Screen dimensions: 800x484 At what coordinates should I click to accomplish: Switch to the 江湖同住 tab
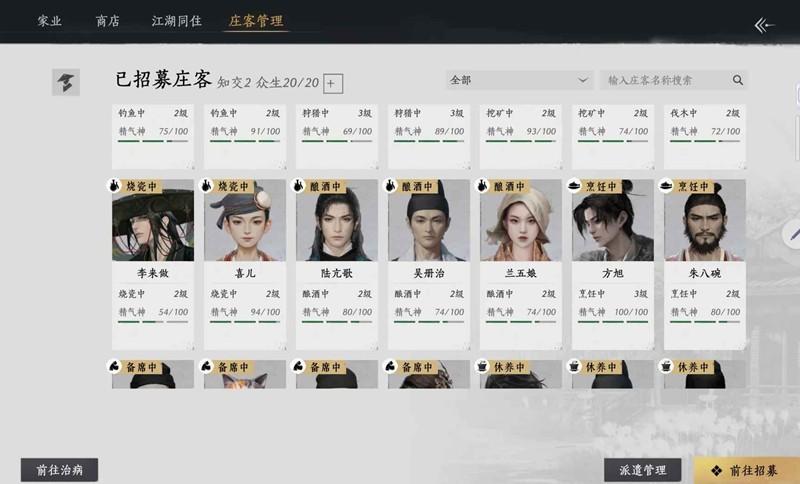point(176,20)
